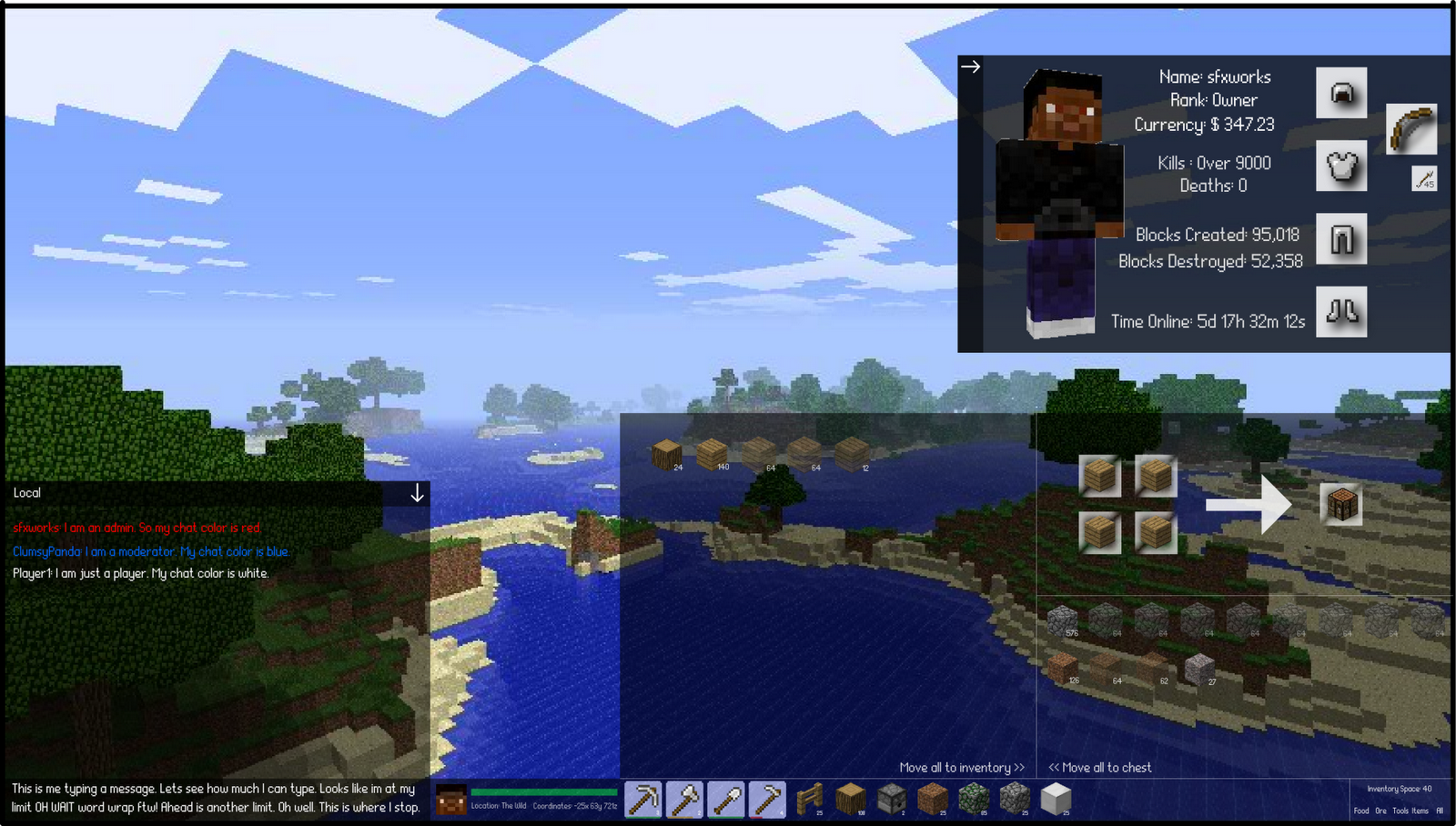Click the leggings armor slot icon
Viewport: 1456px width, 826px height.
[x=1342, y=238]
